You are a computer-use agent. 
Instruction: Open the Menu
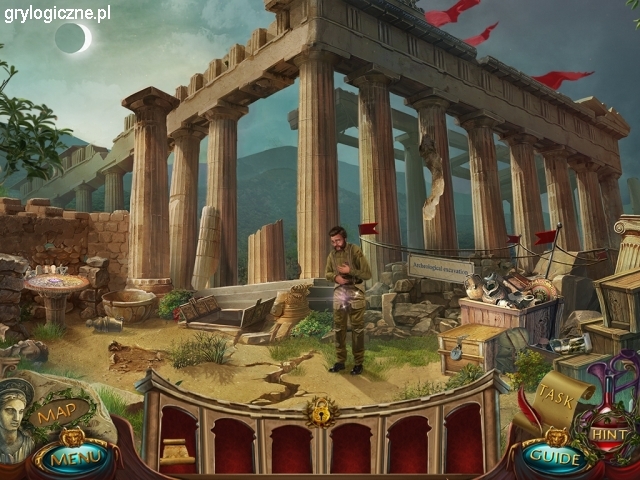[x=70, y=460]
